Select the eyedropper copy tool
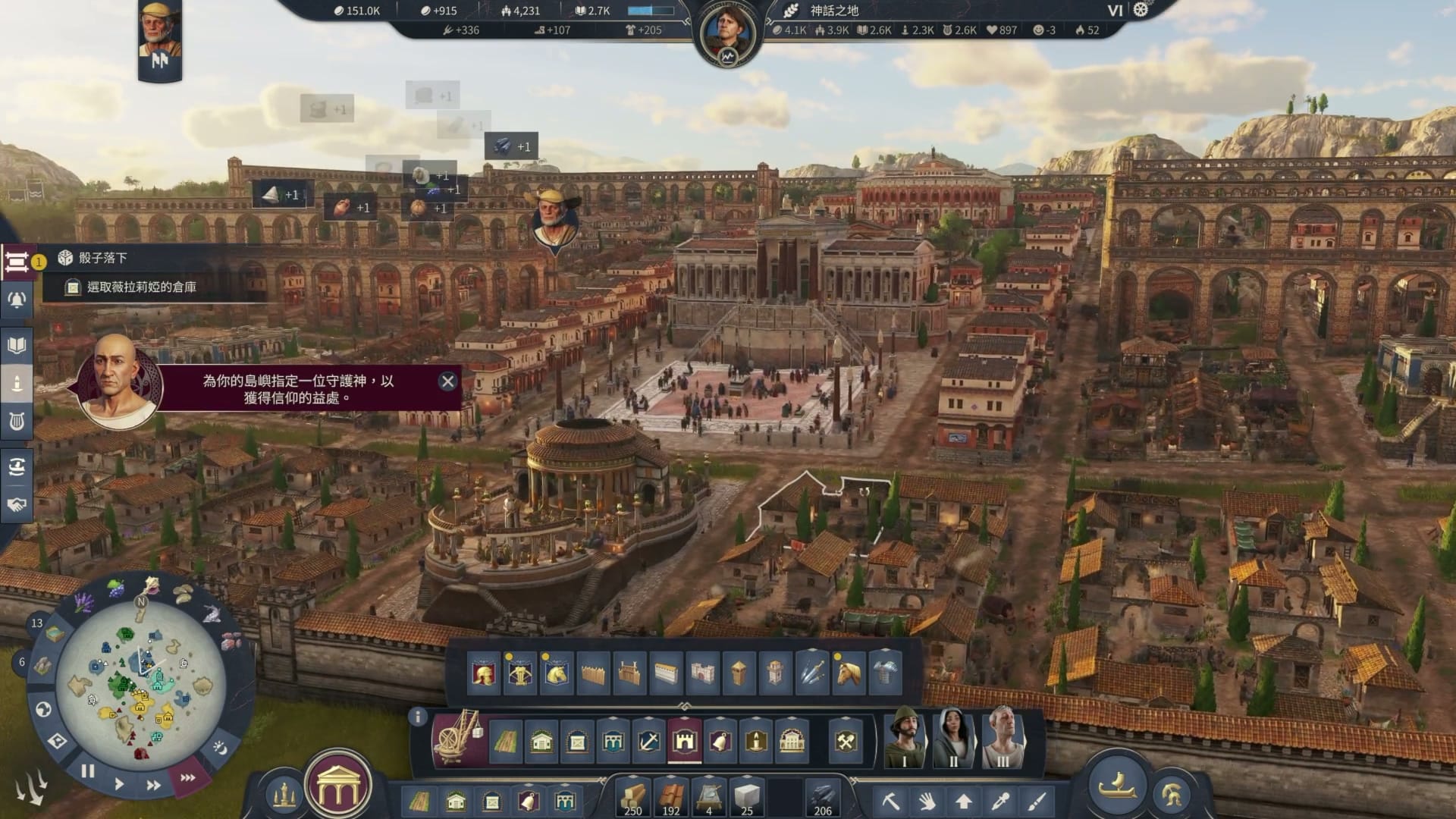This screenshot has height=819, width=1456. coord(1000,801)
